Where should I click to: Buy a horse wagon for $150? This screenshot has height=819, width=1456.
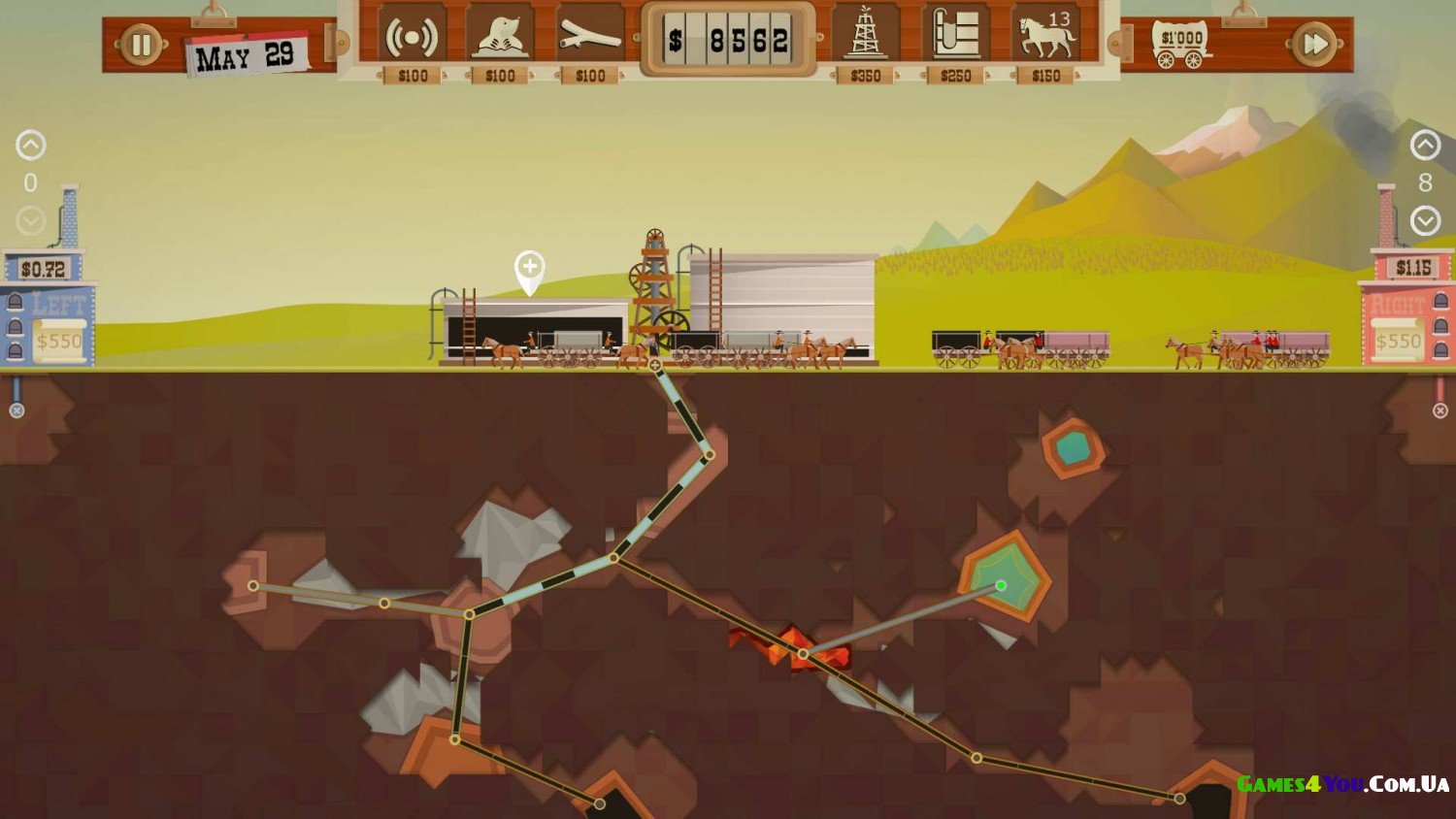click(x=1045, y=37)
